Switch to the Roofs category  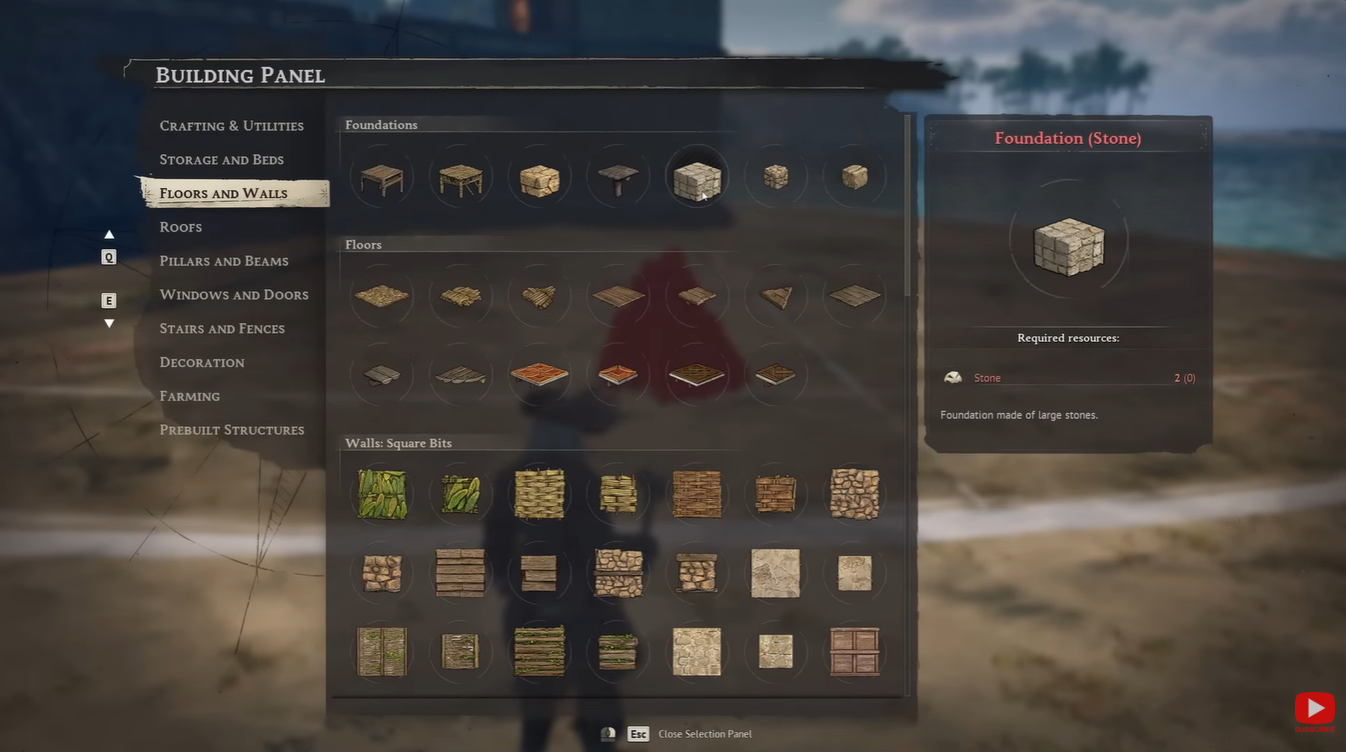(x=180, y=227)
